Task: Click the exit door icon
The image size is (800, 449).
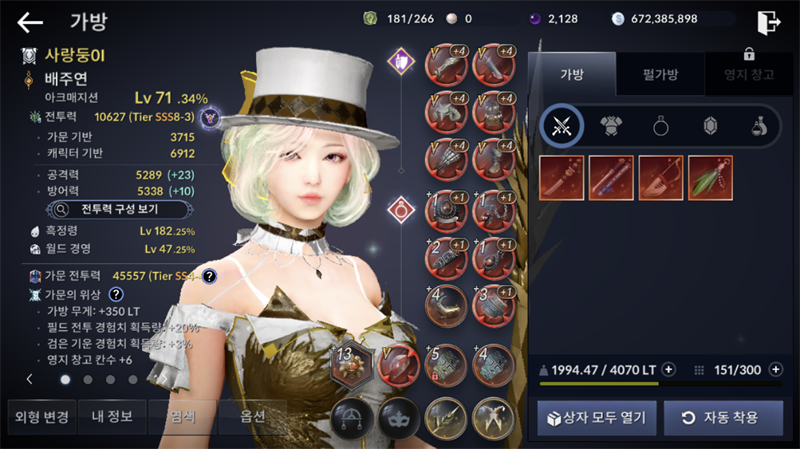Action: coord(768,22)
